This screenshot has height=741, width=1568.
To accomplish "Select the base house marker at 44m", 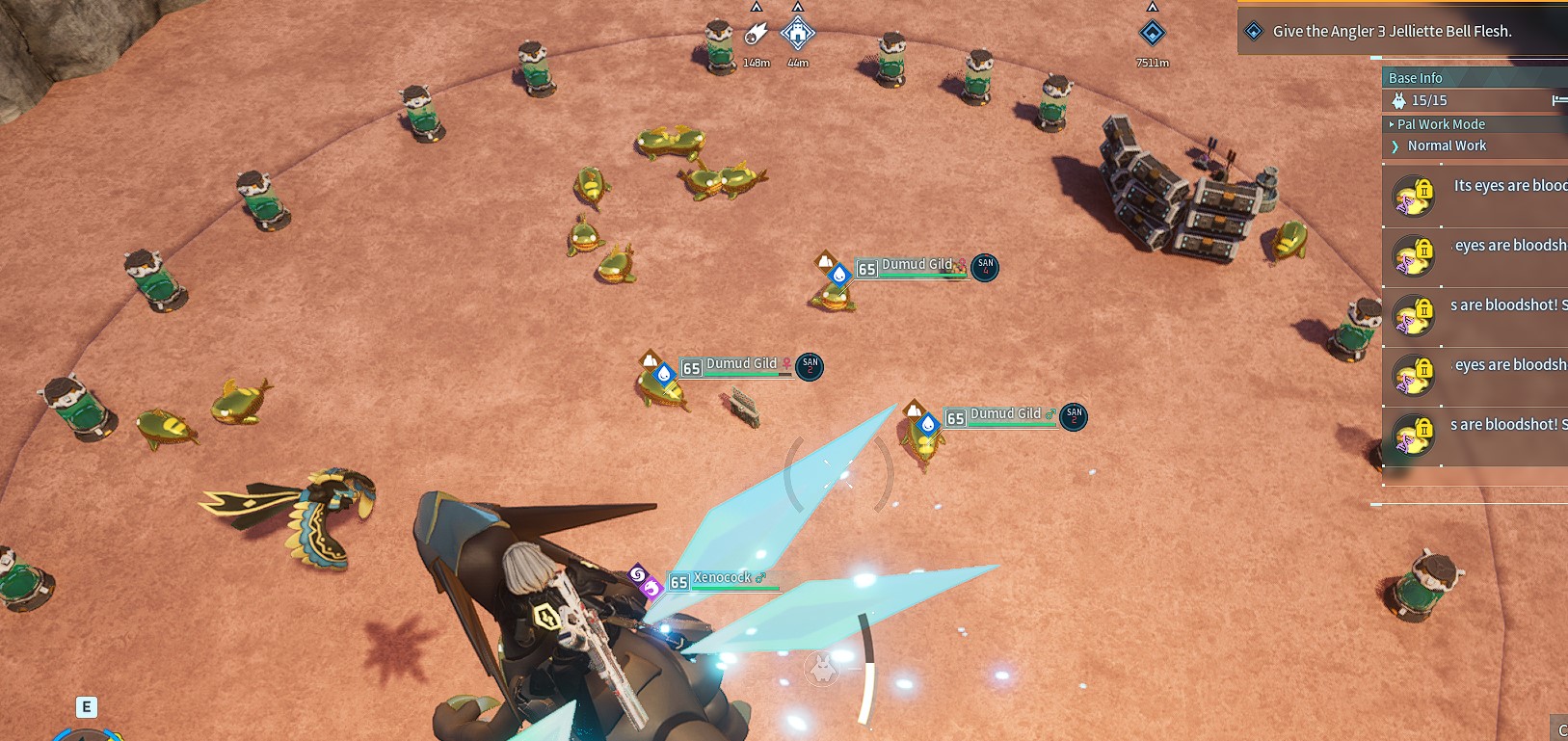I will pyautogui.click(x=797, y=35).
